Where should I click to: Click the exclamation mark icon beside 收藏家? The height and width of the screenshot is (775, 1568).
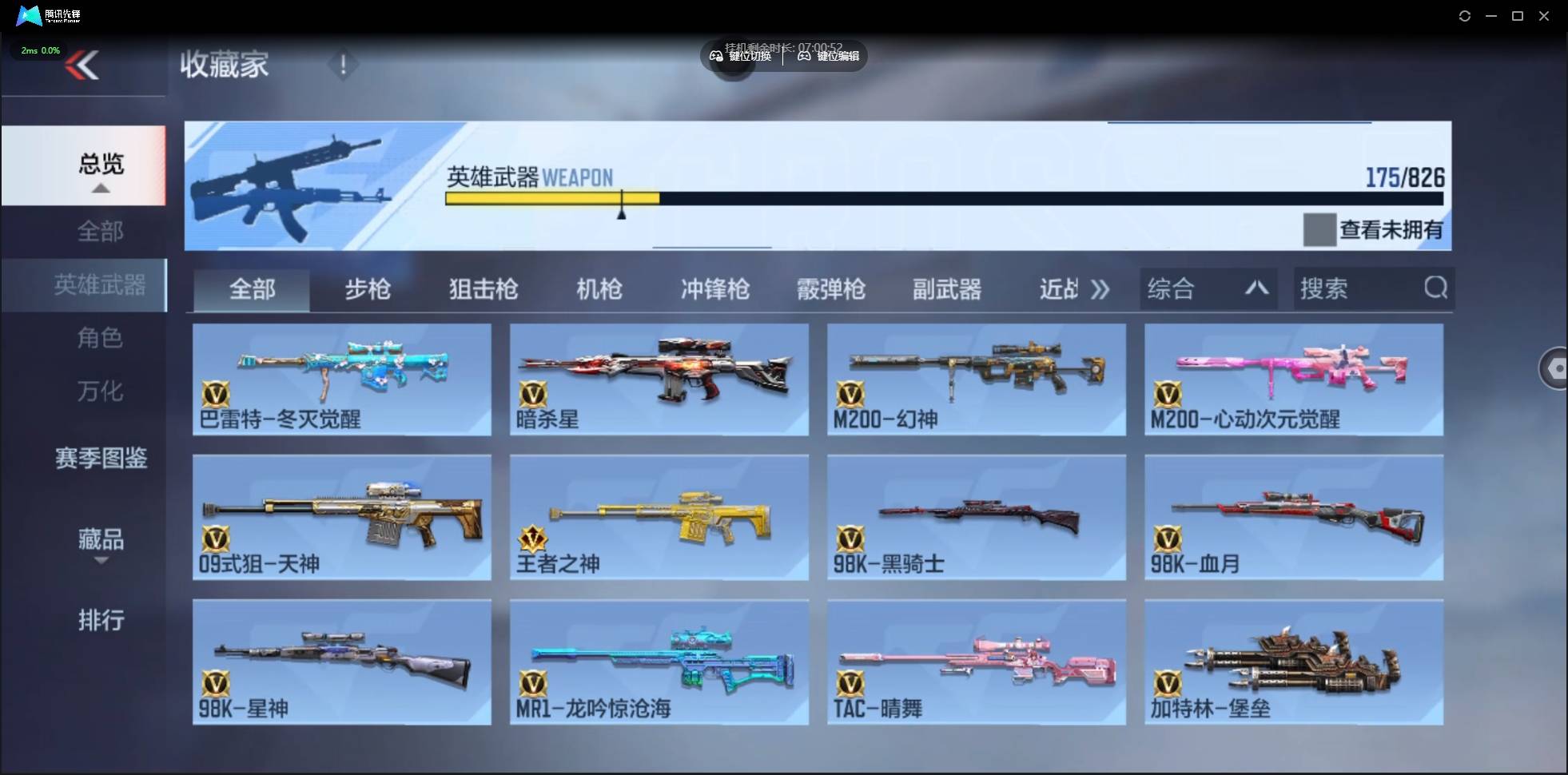(344, 64)
